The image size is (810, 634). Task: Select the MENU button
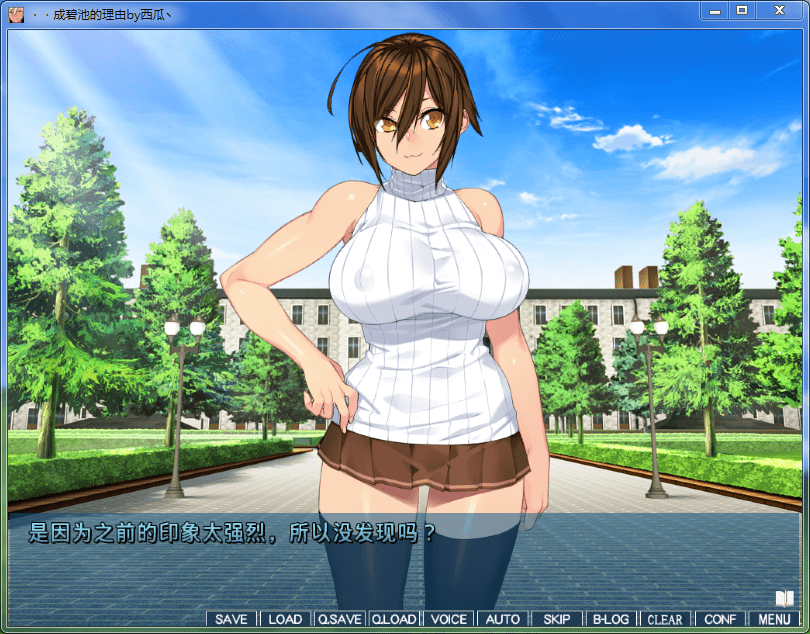(x=774, y=619)
